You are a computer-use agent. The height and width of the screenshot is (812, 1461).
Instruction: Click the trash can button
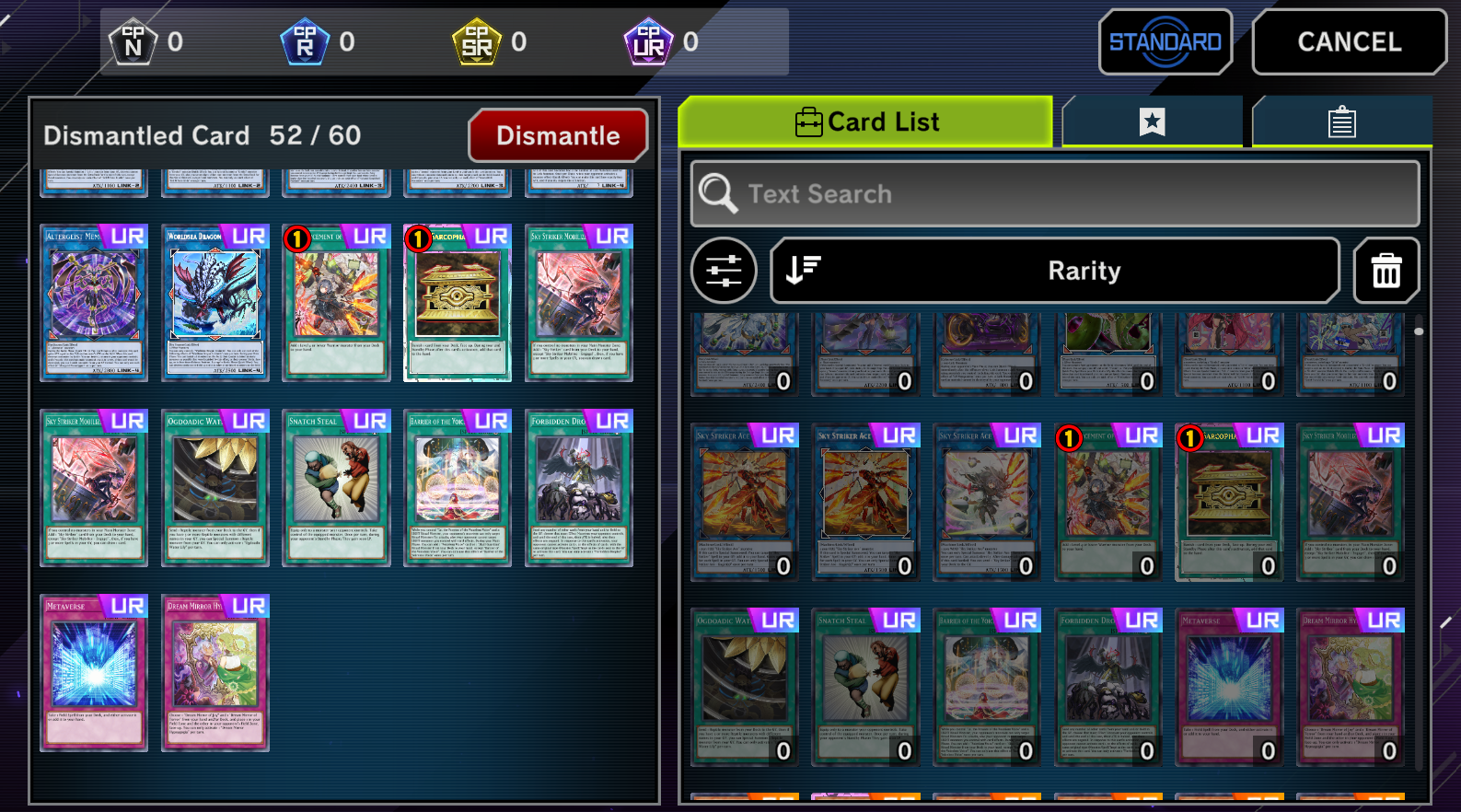[x=1386, y=271]
